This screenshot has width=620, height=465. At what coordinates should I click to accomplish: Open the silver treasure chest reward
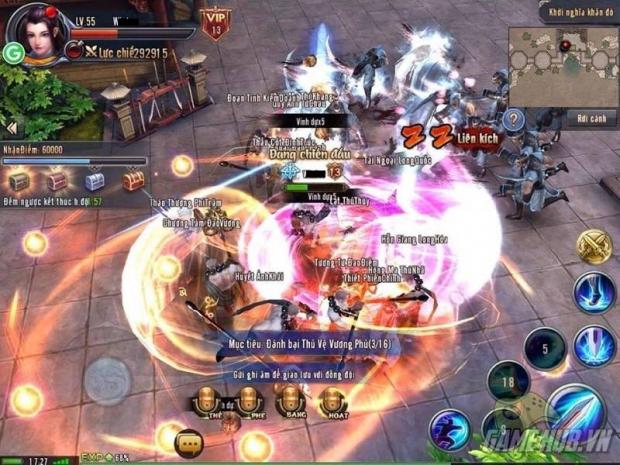click(94, 181)
